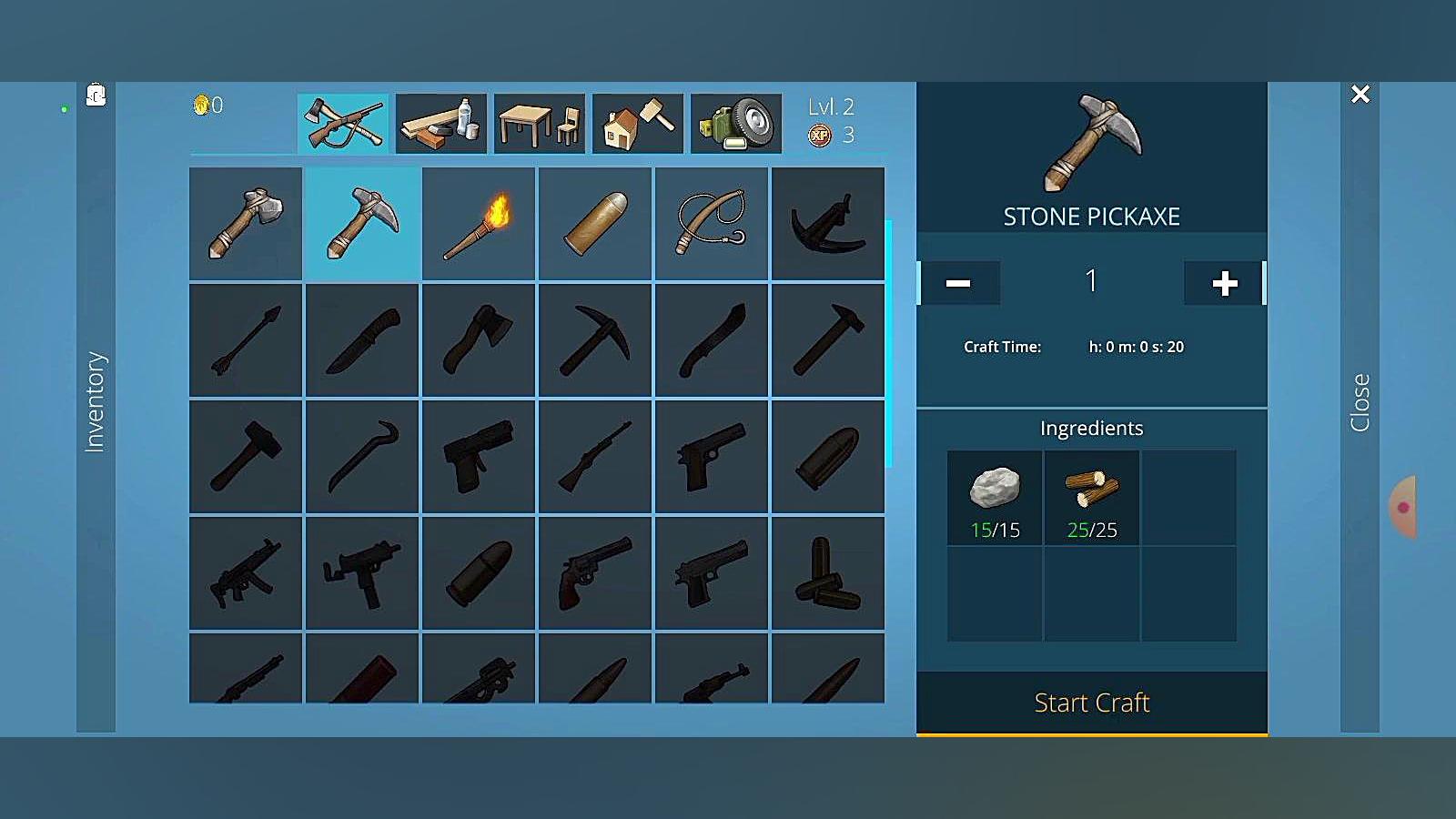Viewport: 1456px width, 819px height.
Task: Select the fishing rod with hook recipe
Action: click(x=712, y=223)
